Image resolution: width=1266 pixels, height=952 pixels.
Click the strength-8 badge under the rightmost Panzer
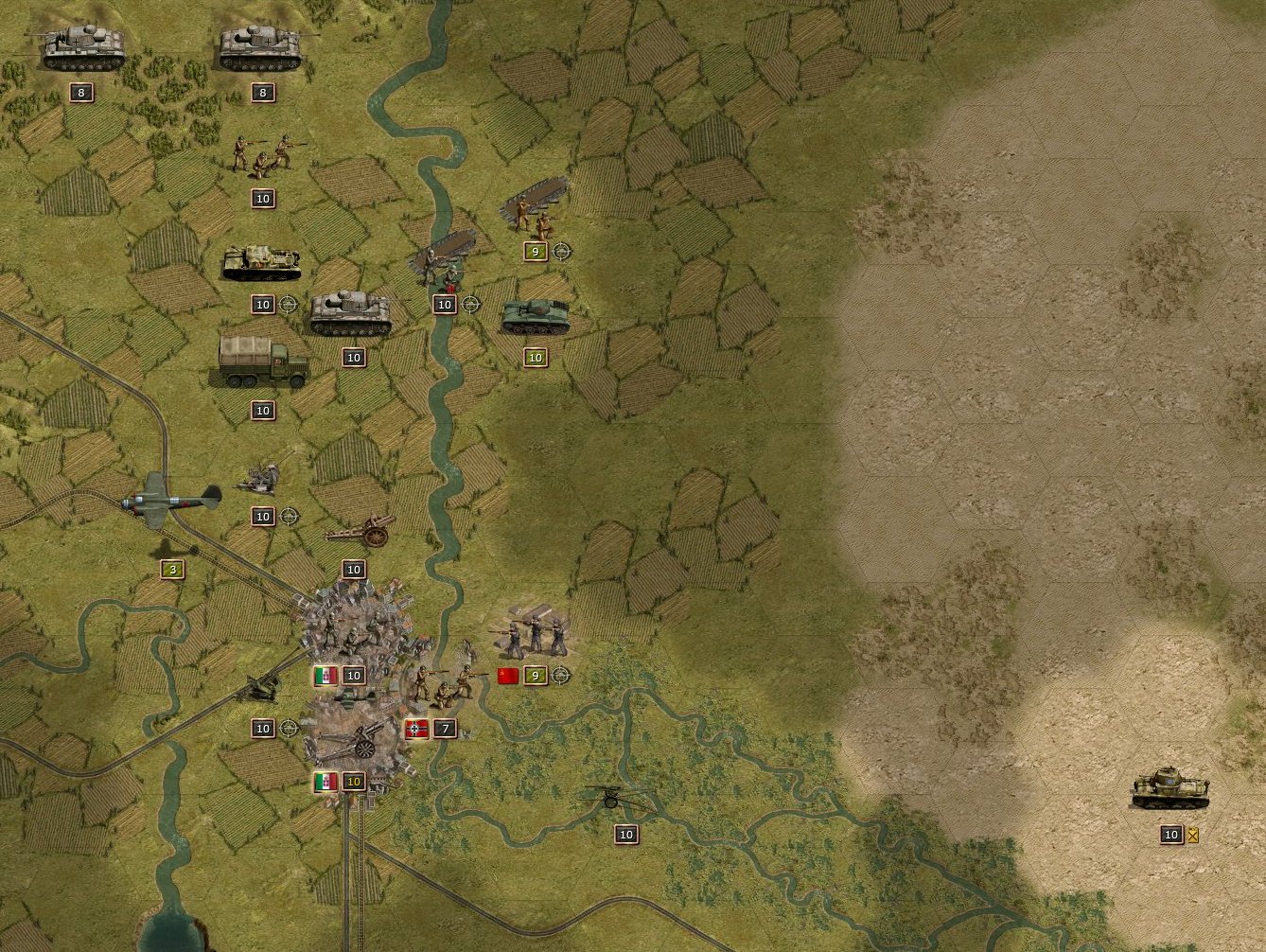[x=262, y=92]
